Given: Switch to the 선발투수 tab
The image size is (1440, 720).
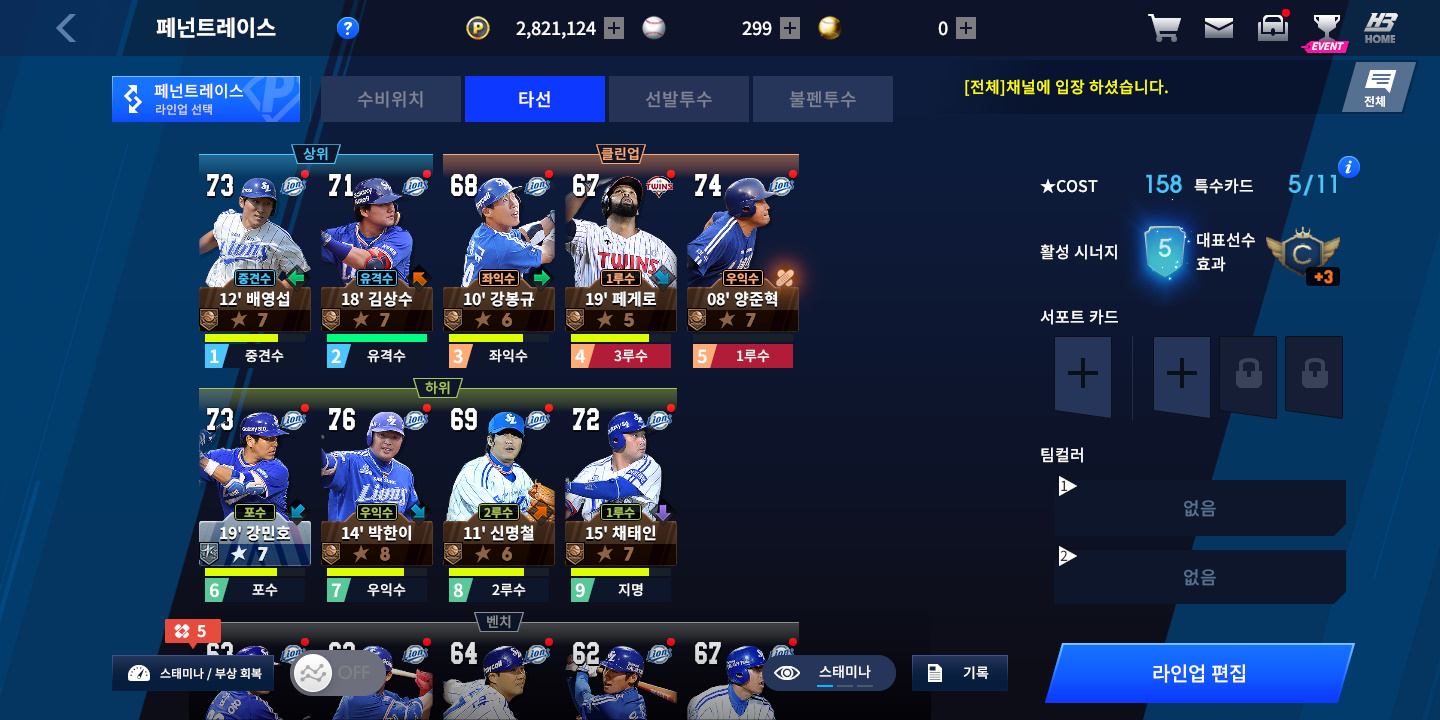Looking at the screenshot, I should 679,99.
